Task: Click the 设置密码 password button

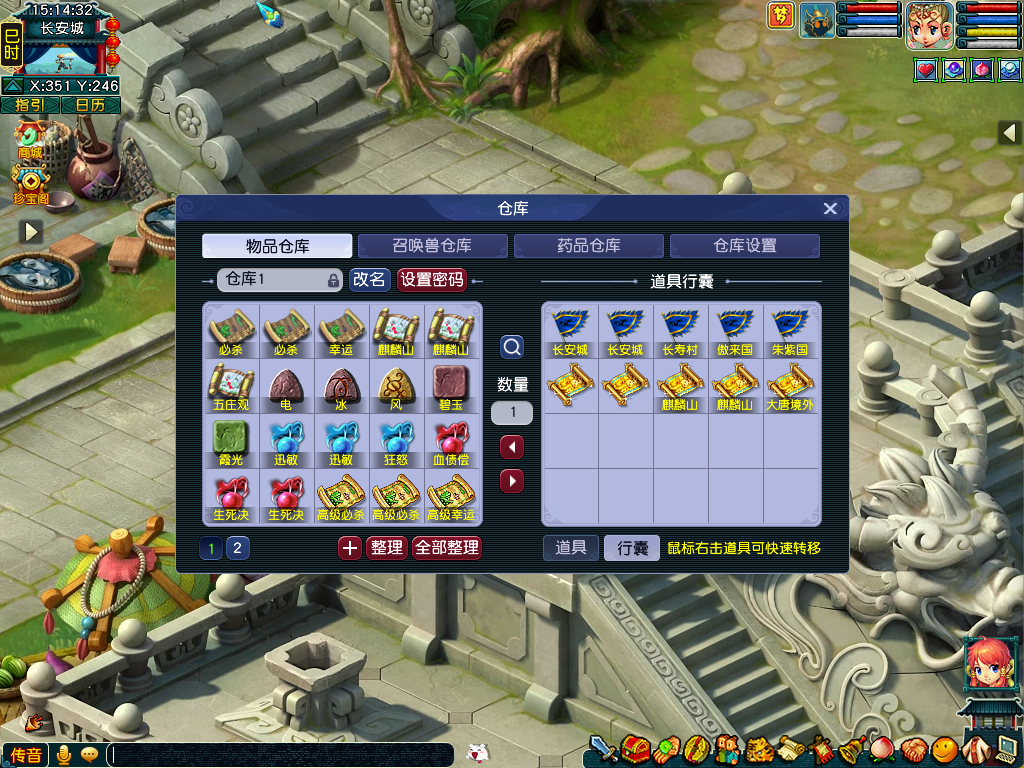Action: [x=432, y=280]
